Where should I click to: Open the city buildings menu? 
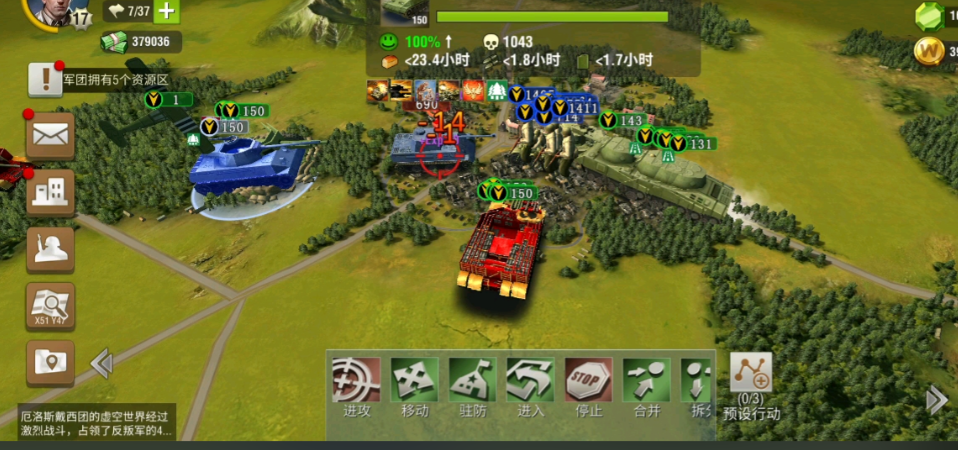(x=50, y=193)
